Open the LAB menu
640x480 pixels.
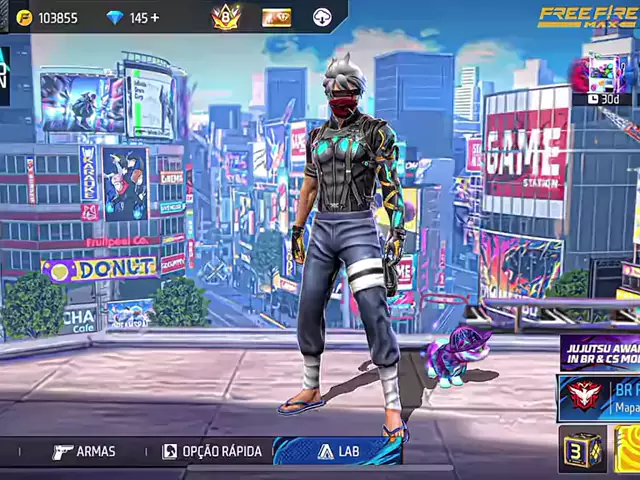(x=338, y=452)
